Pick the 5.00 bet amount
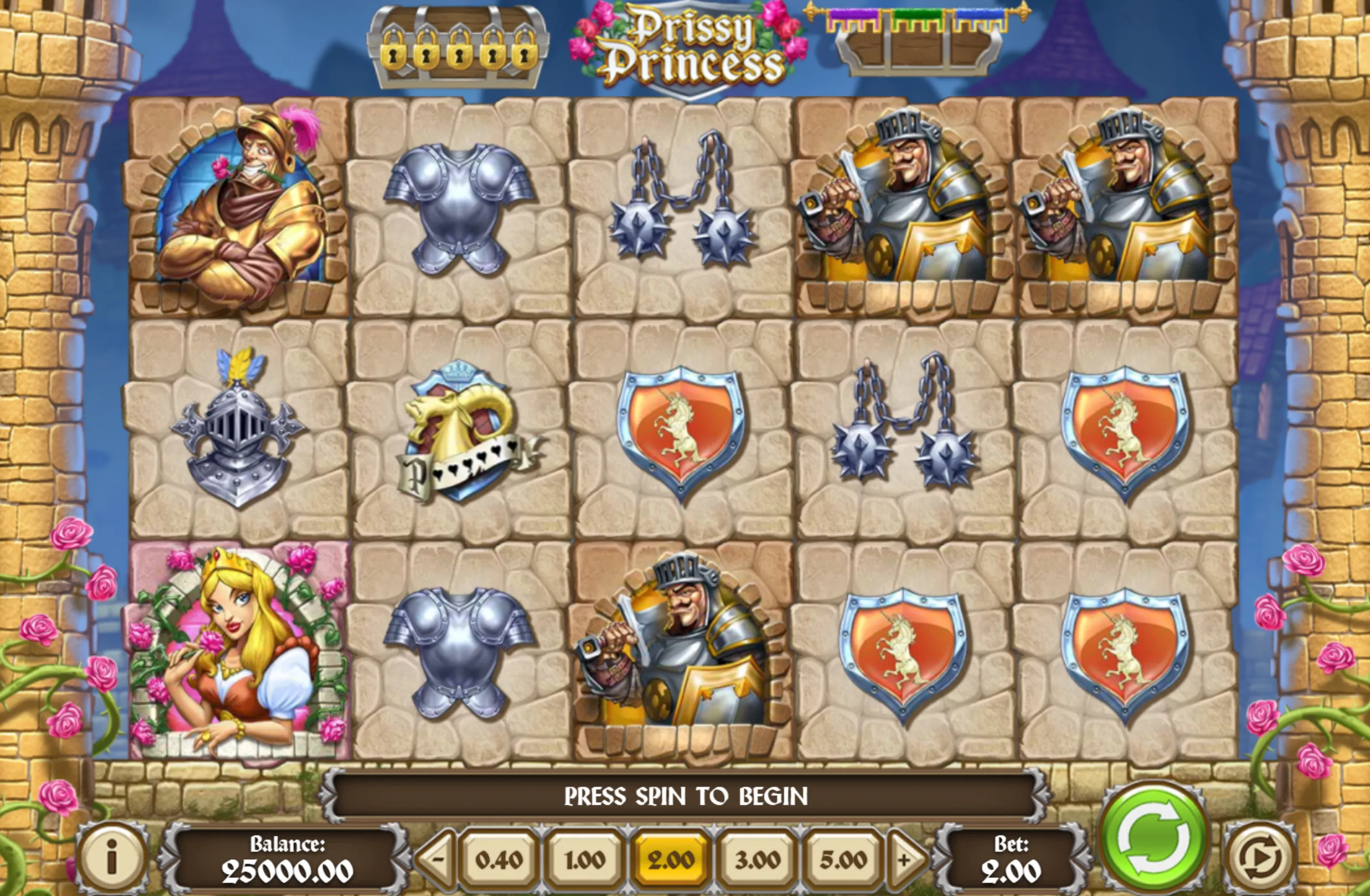 point(843,860)
